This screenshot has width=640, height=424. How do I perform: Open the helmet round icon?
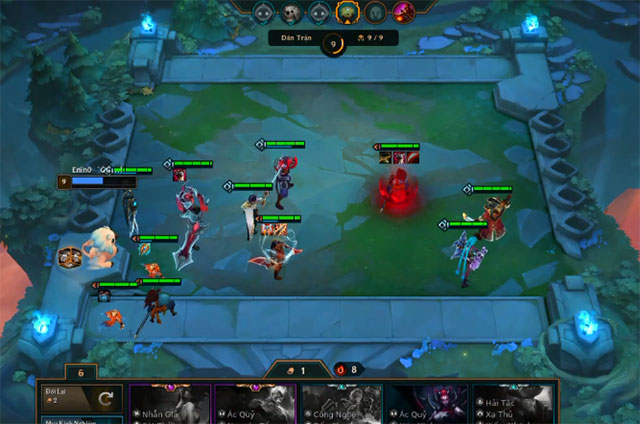(x=376, y=12)
